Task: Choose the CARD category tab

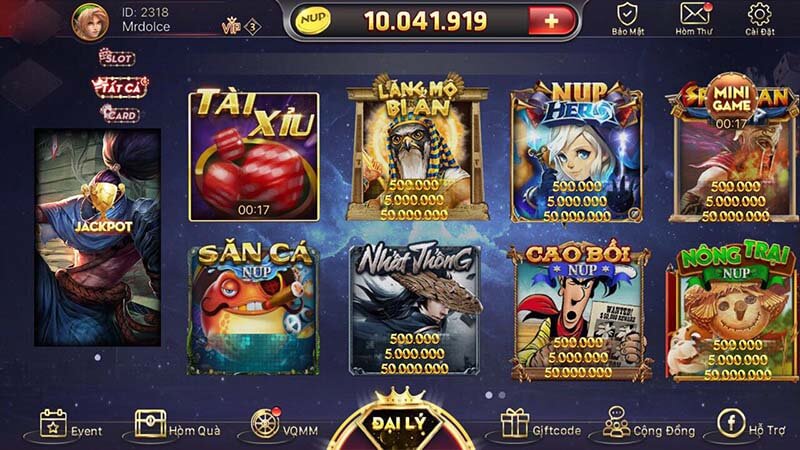Action: click(x=119, y=113)
